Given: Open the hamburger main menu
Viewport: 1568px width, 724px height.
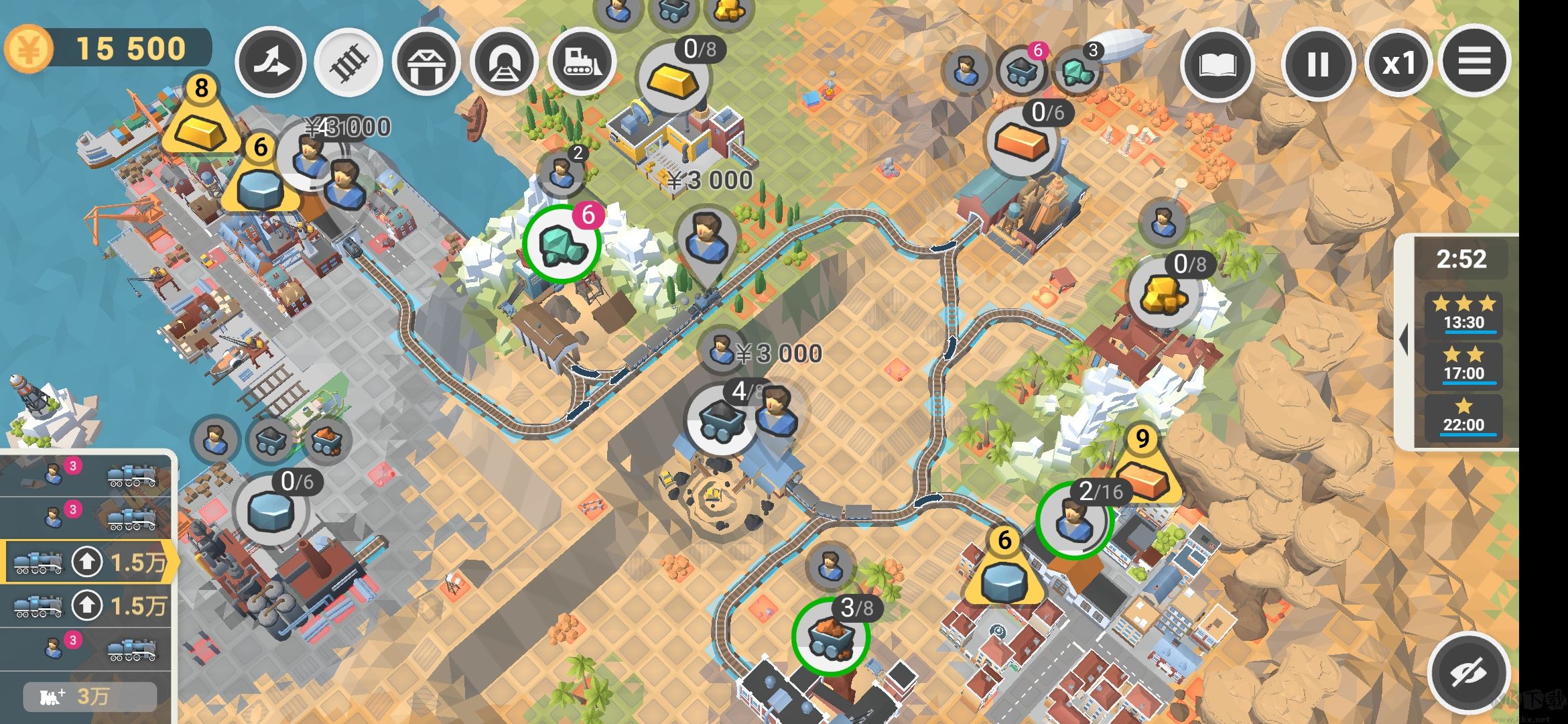Looking at the screenshot, I should [x=1474, y=62].
